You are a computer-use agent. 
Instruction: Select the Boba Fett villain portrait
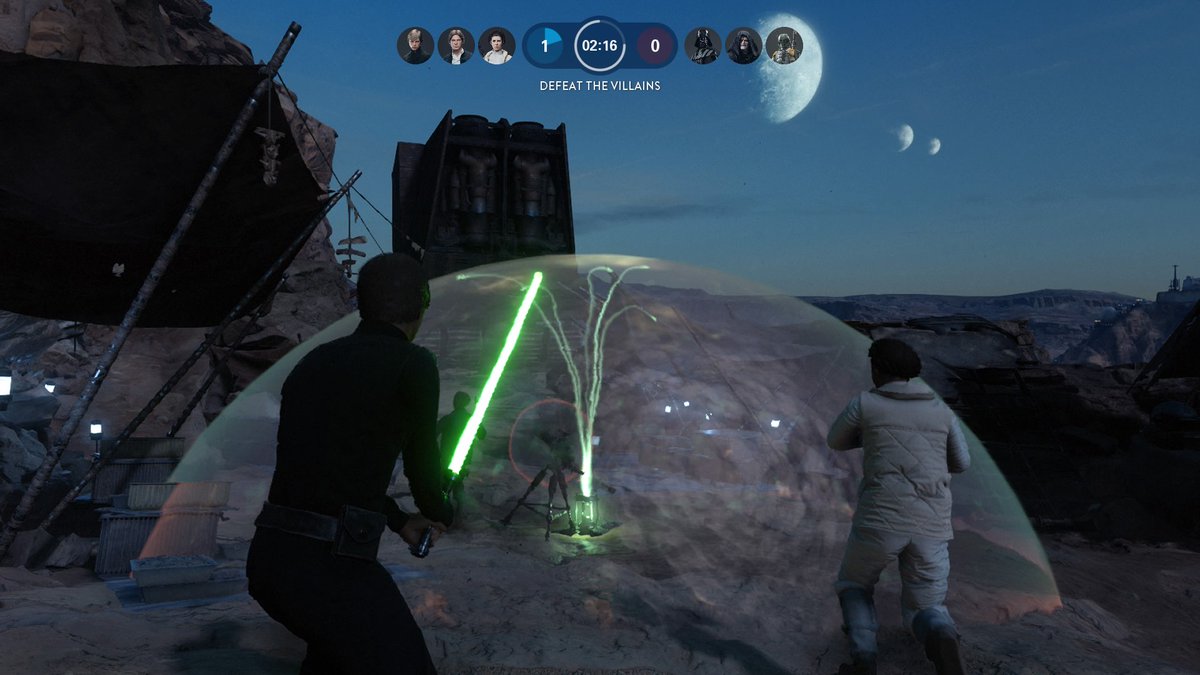(785, 45)
